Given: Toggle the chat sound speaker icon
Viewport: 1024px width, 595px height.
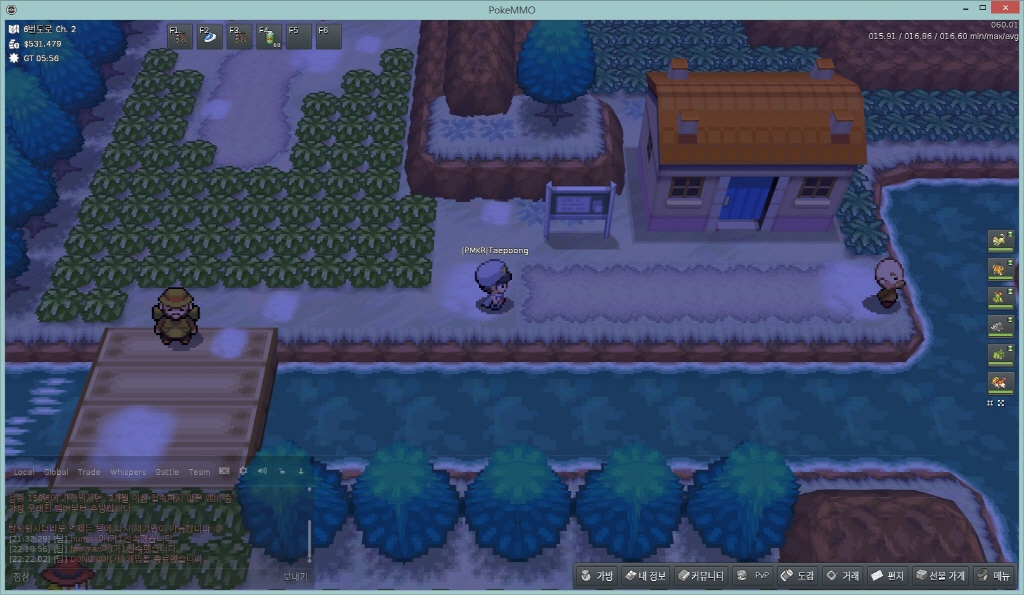Looking at the screenshot, I should click(x=262, y=471).
